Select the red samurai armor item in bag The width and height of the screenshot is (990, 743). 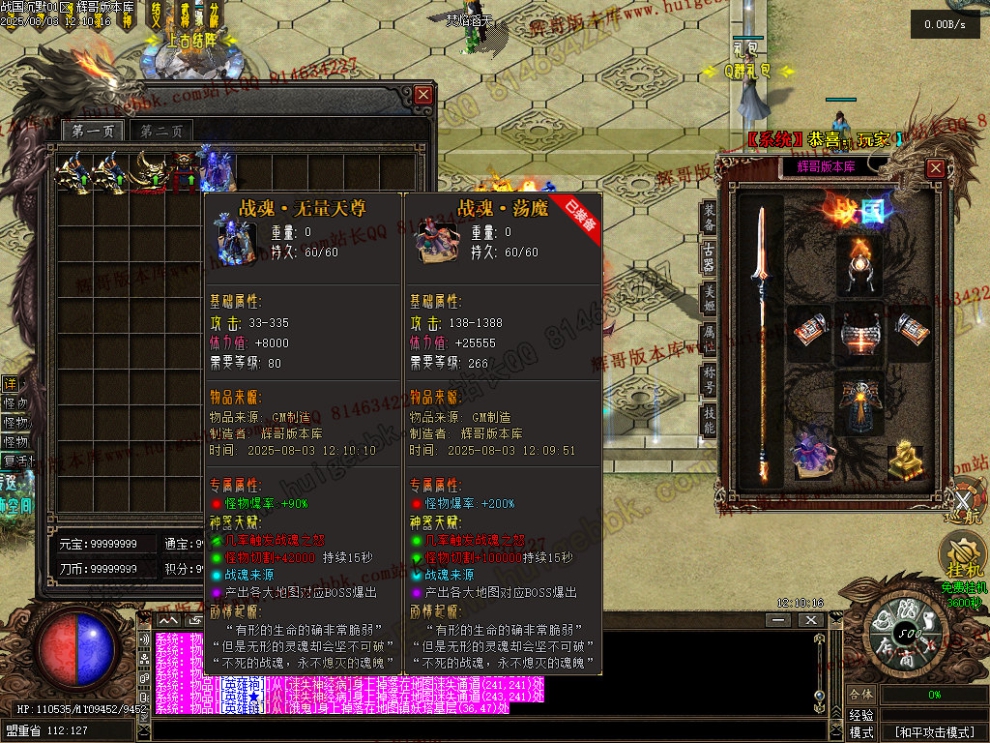coord(186,173)
